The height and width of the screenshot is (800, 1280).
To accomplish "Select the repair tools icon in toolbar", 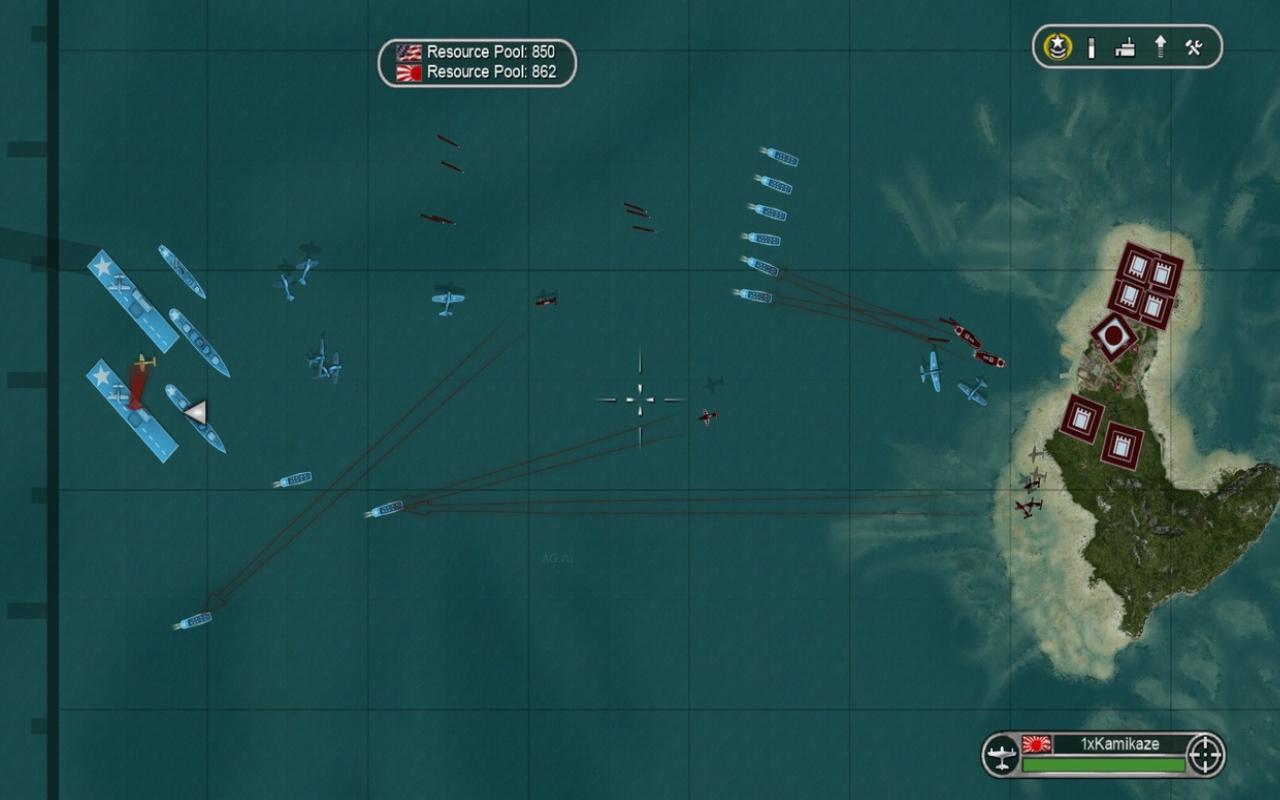I will tap(1192, 47).
